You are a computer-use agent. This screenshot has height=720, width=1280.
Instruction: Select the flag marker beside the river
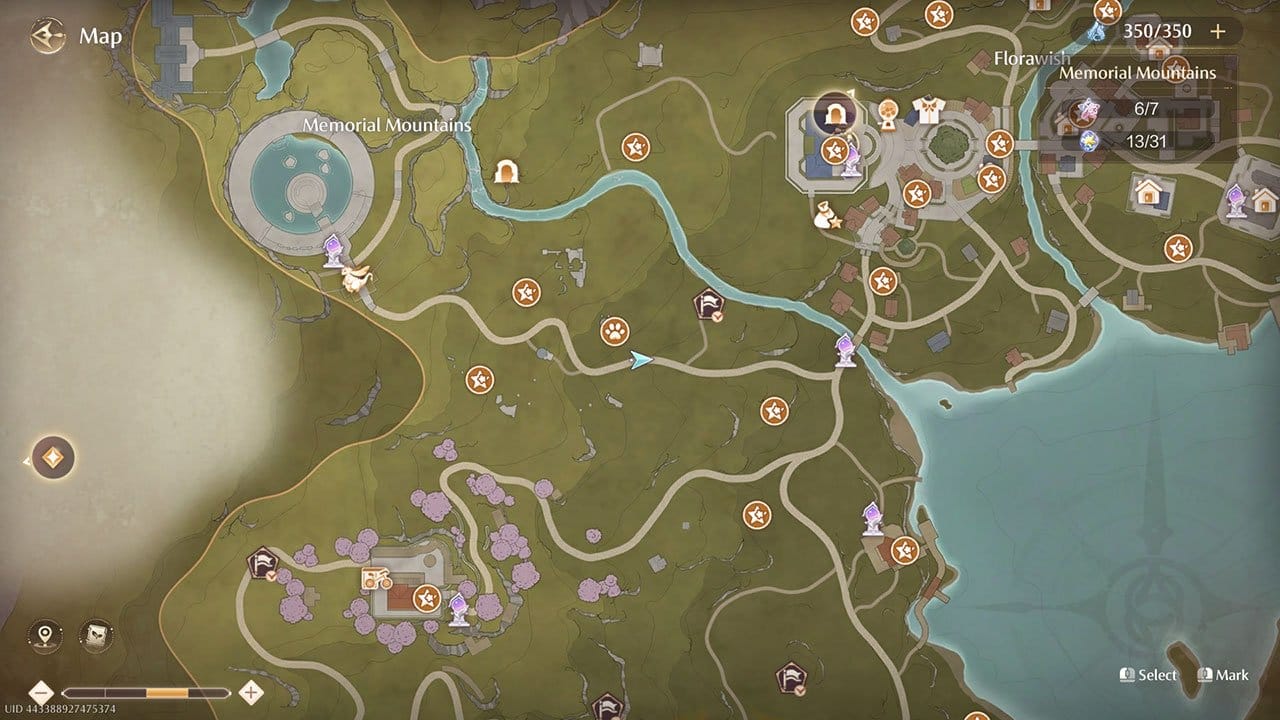[x=708, y=304]
